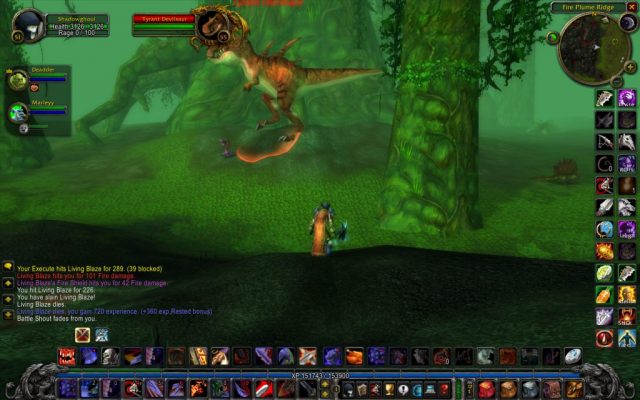640x400 pixels.
Task: Open the minimap tracking icon
Action: (552, 38)
